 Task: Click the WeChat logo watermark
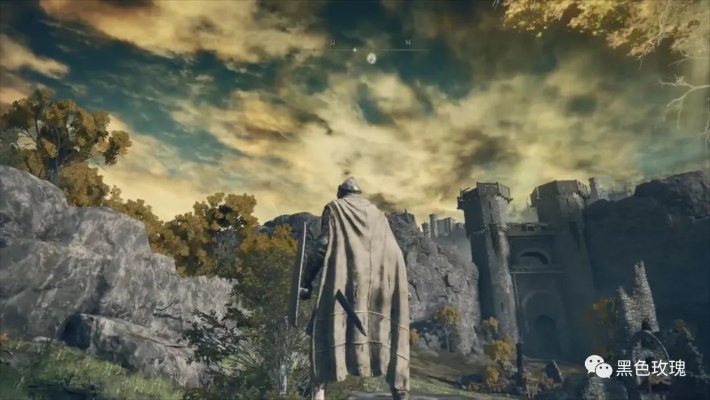598,367
